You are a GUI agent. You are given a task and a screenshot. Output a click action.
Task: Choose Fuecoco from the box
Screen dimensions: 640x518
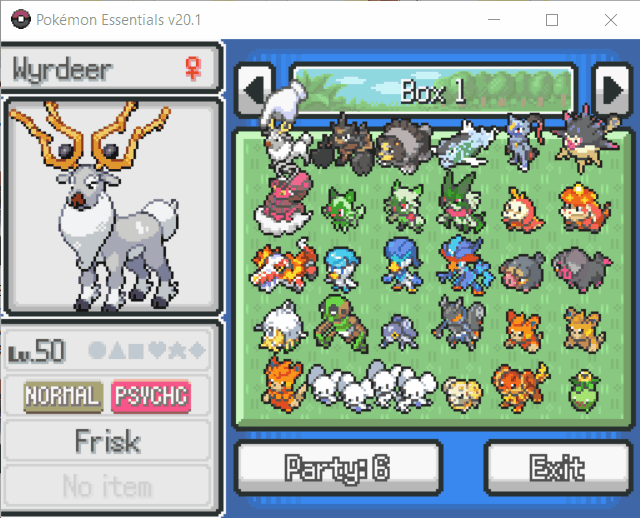[x=519, y=205]
